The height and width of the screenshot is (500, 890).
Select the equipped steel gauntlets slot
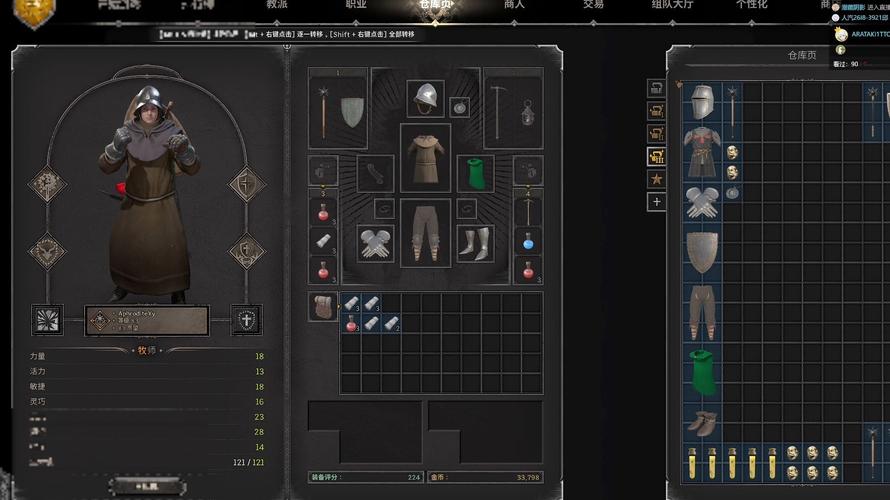coord(375,243)
